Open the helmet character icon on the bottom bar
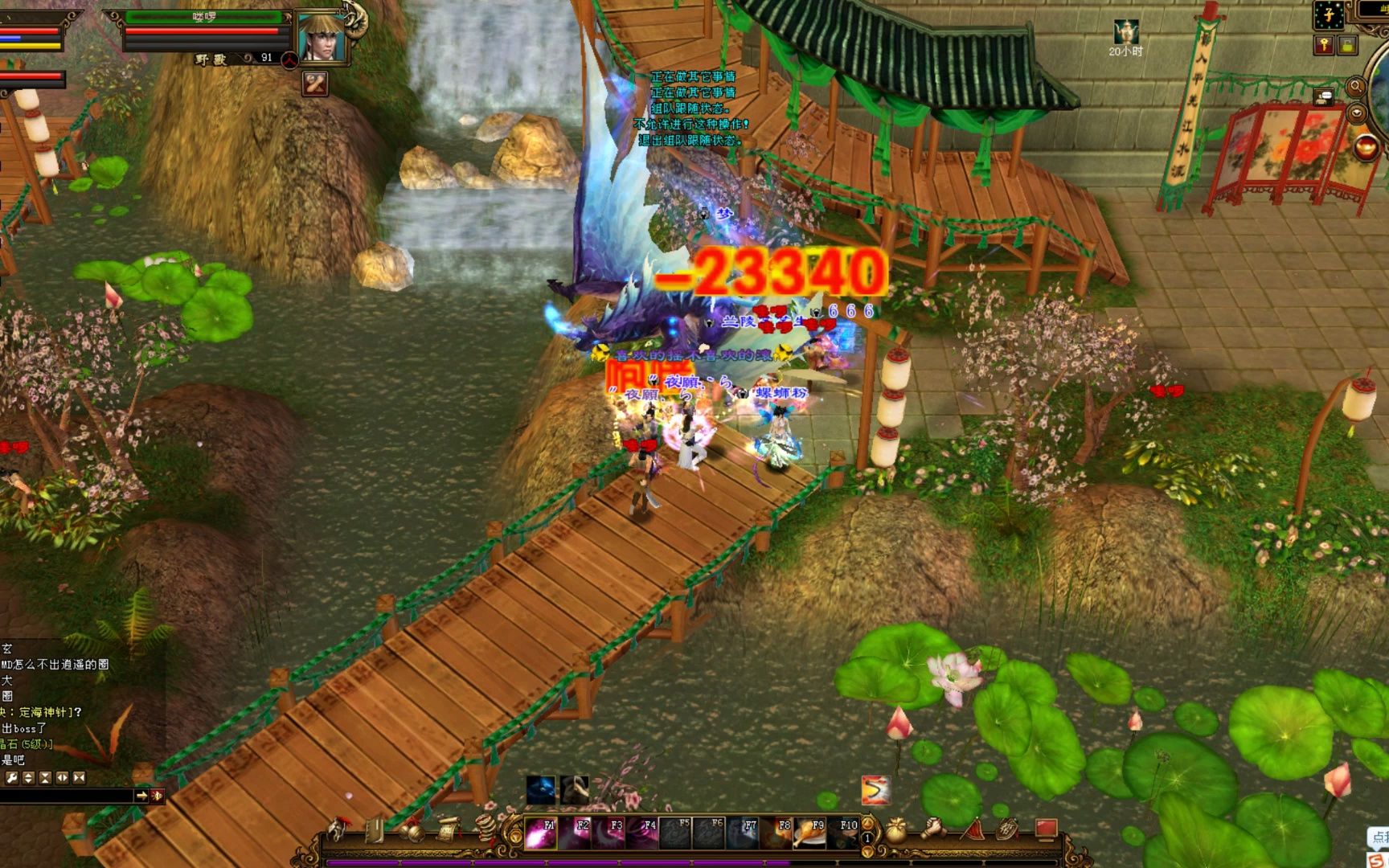1389x868 pixels. pos(340,829)
